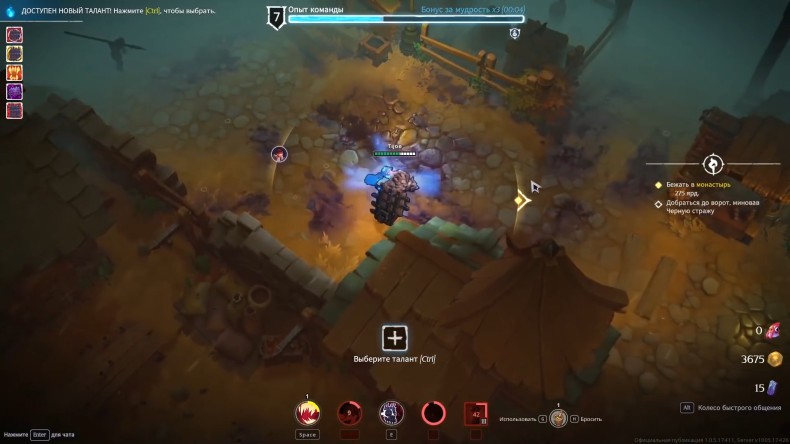Activate the blue-white E ability icon
Viewport: 790px width, 444px height.
(x=391, y=412)
